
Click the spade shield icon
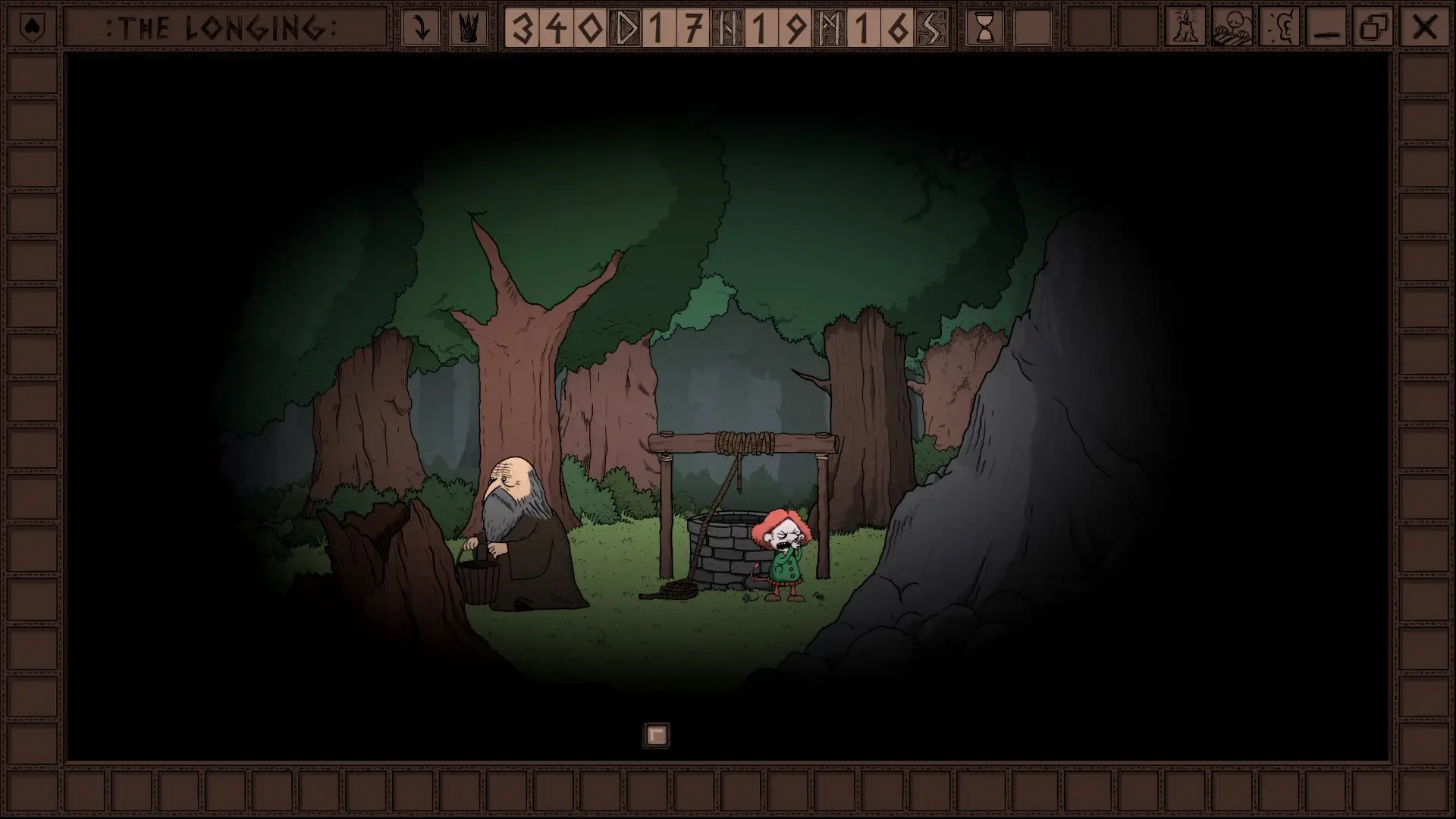pos(31,28)
